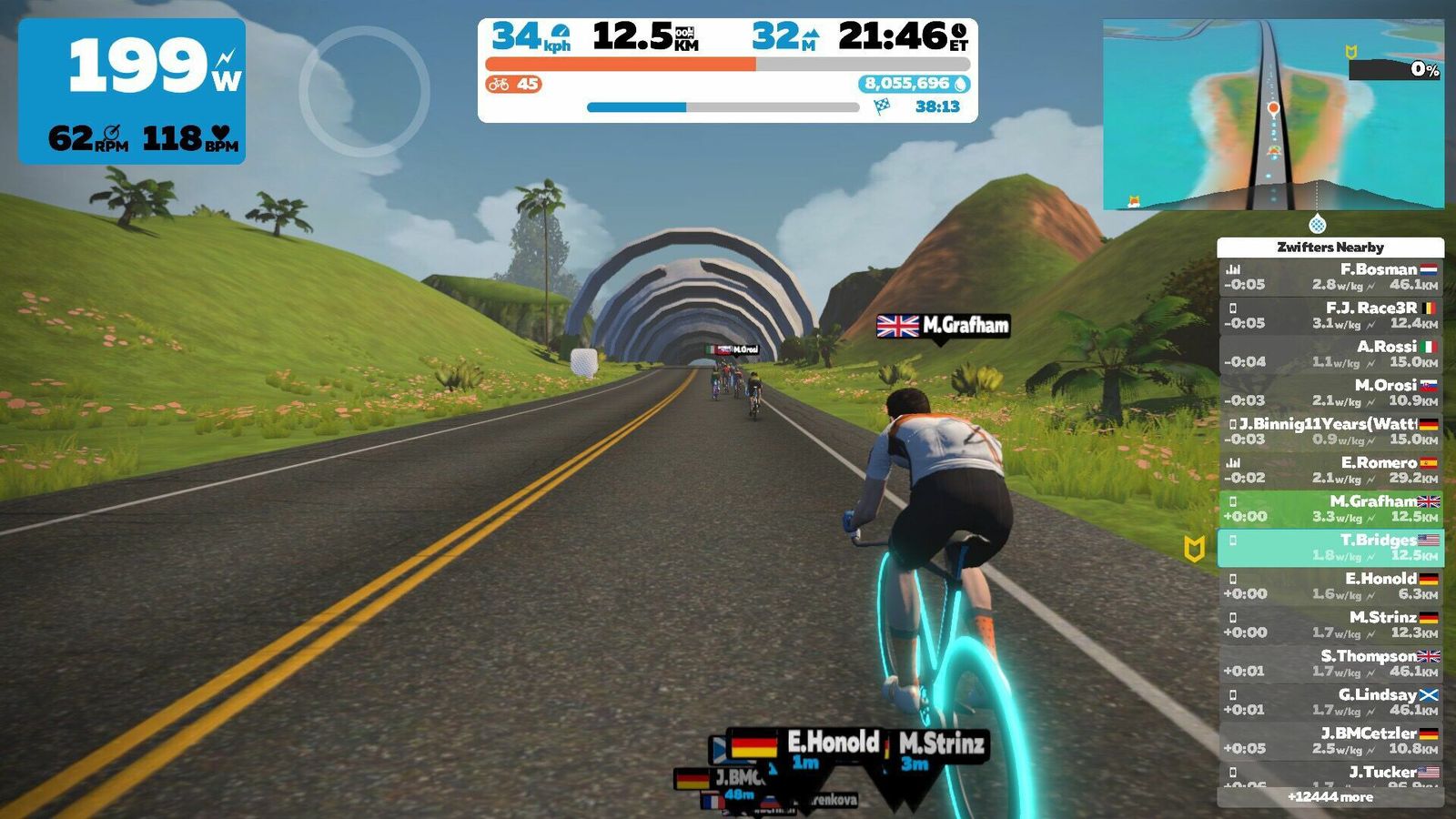The height and width of the screenshot is (819, 1456).
Task: Click E.Honold in the rider list
Action: click(1330, 586)
